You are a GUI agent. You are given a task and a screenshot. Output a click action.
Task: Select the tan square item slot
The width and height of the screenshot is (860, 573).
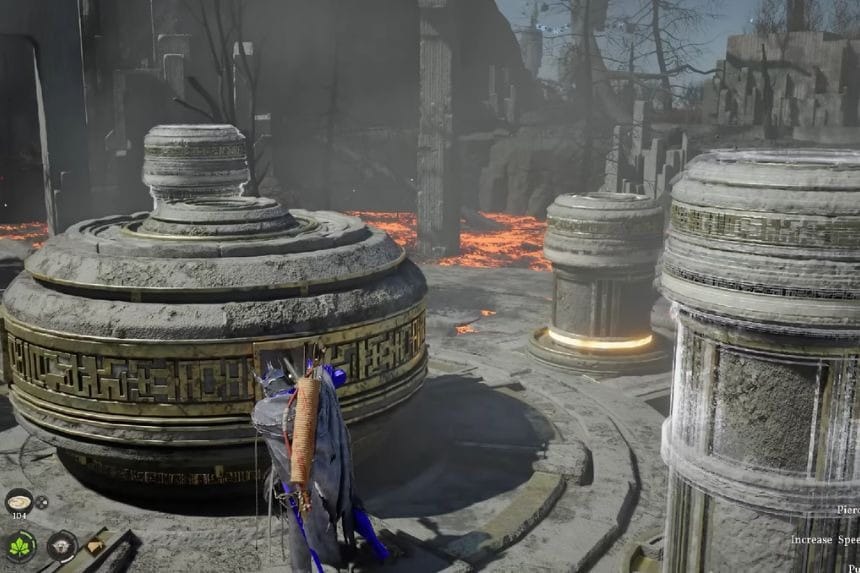point(93,546)
